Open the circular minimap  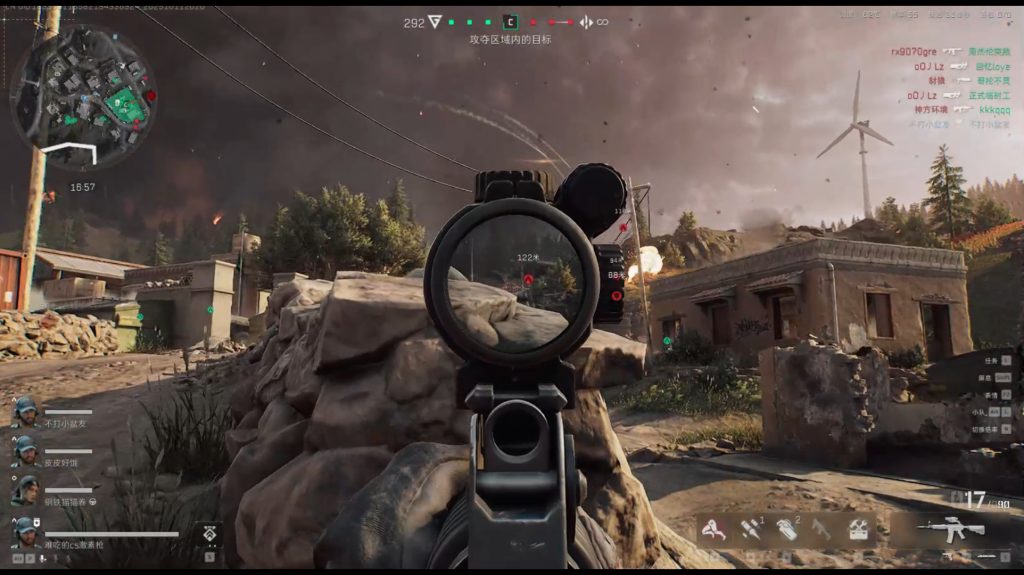coord(83,95)
